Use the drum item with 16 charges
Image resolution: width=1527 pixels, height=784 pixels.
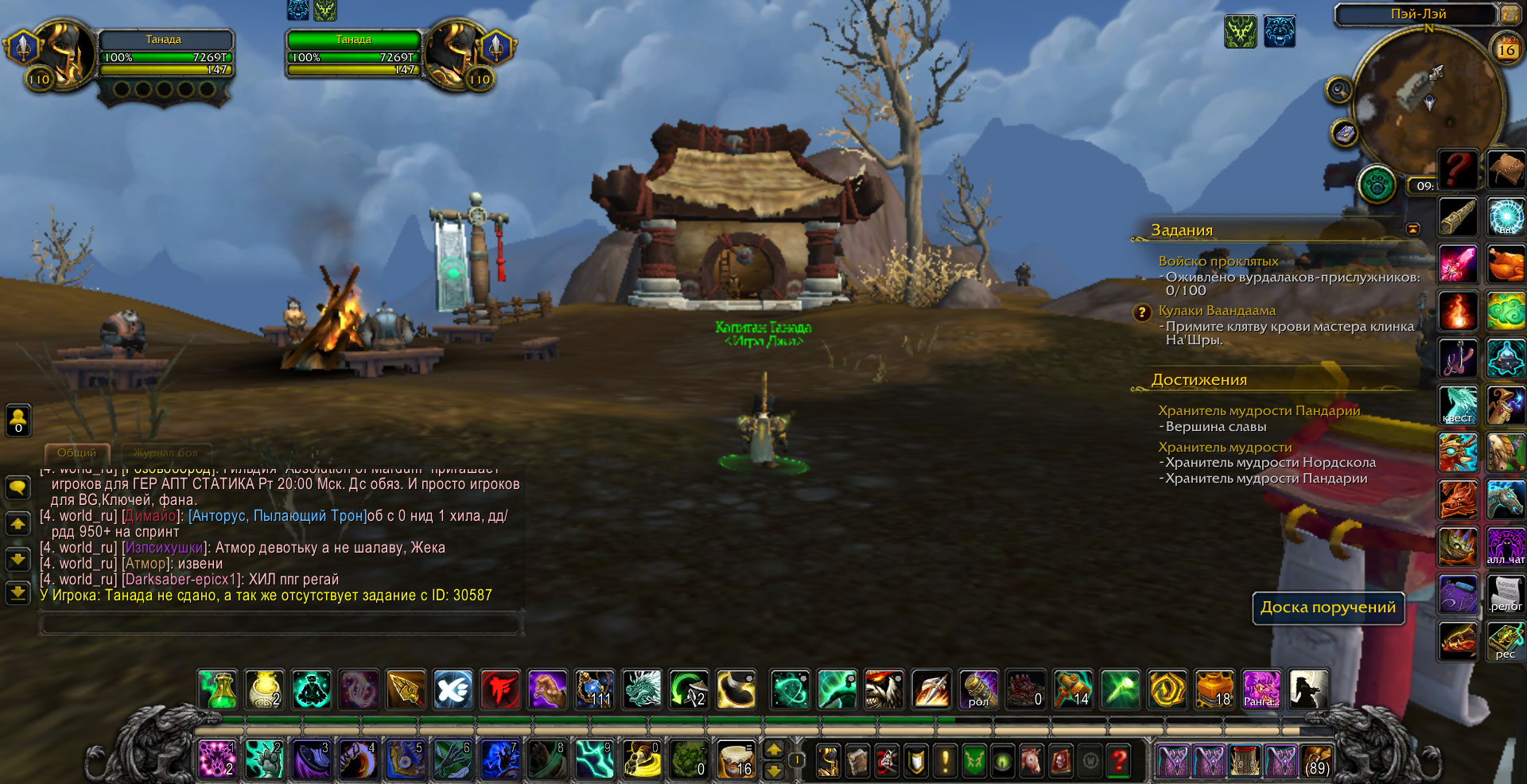(x=736, y=760)
